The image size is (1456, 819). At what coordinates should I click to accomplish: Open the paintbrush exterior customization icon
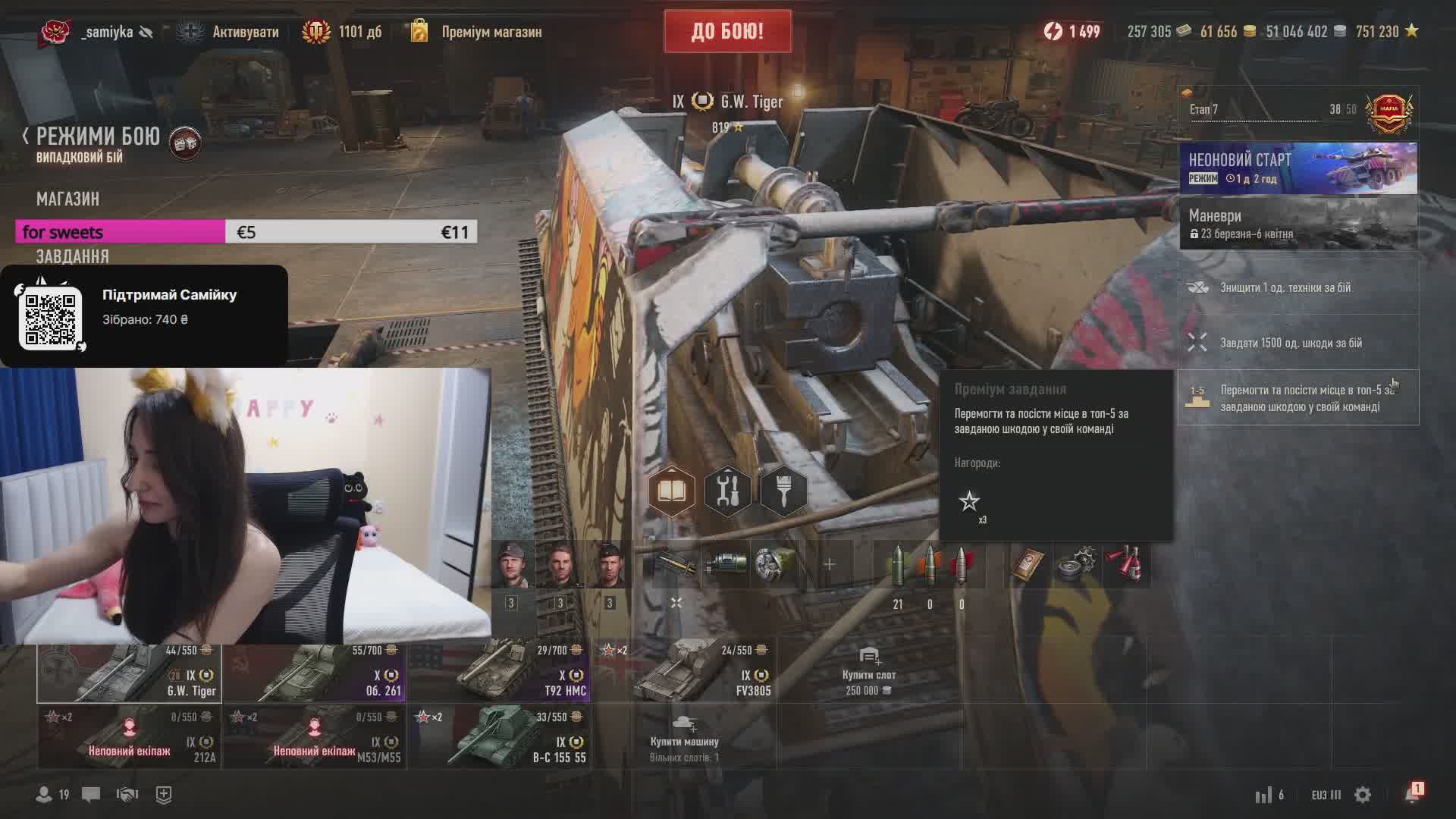783,491
